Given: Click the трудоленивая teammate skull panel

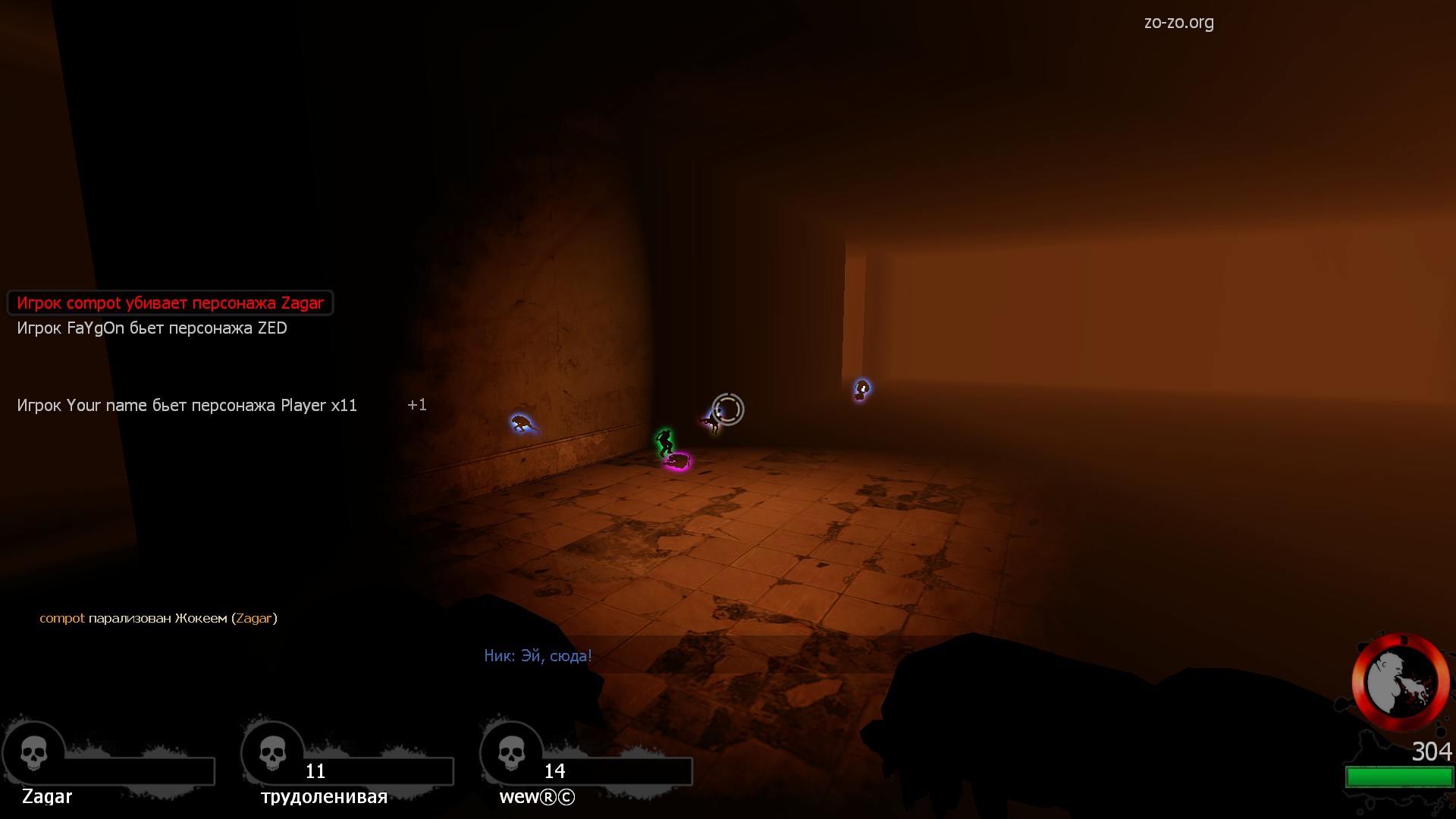Looking at the screenshot, I should point(273,755).
